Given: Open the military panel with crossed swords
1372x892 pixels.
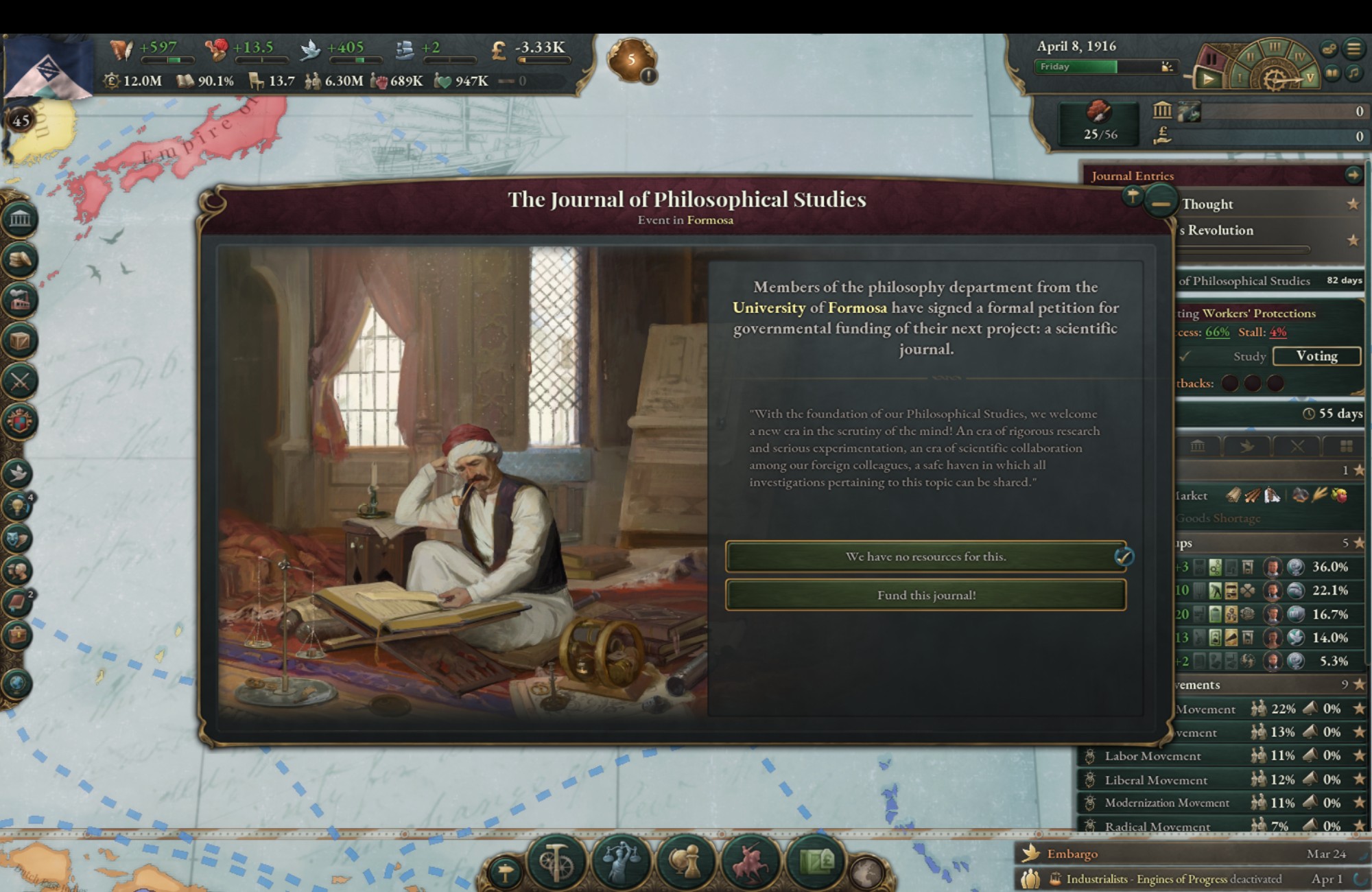Looking at the screenshot, I should 20,382.
